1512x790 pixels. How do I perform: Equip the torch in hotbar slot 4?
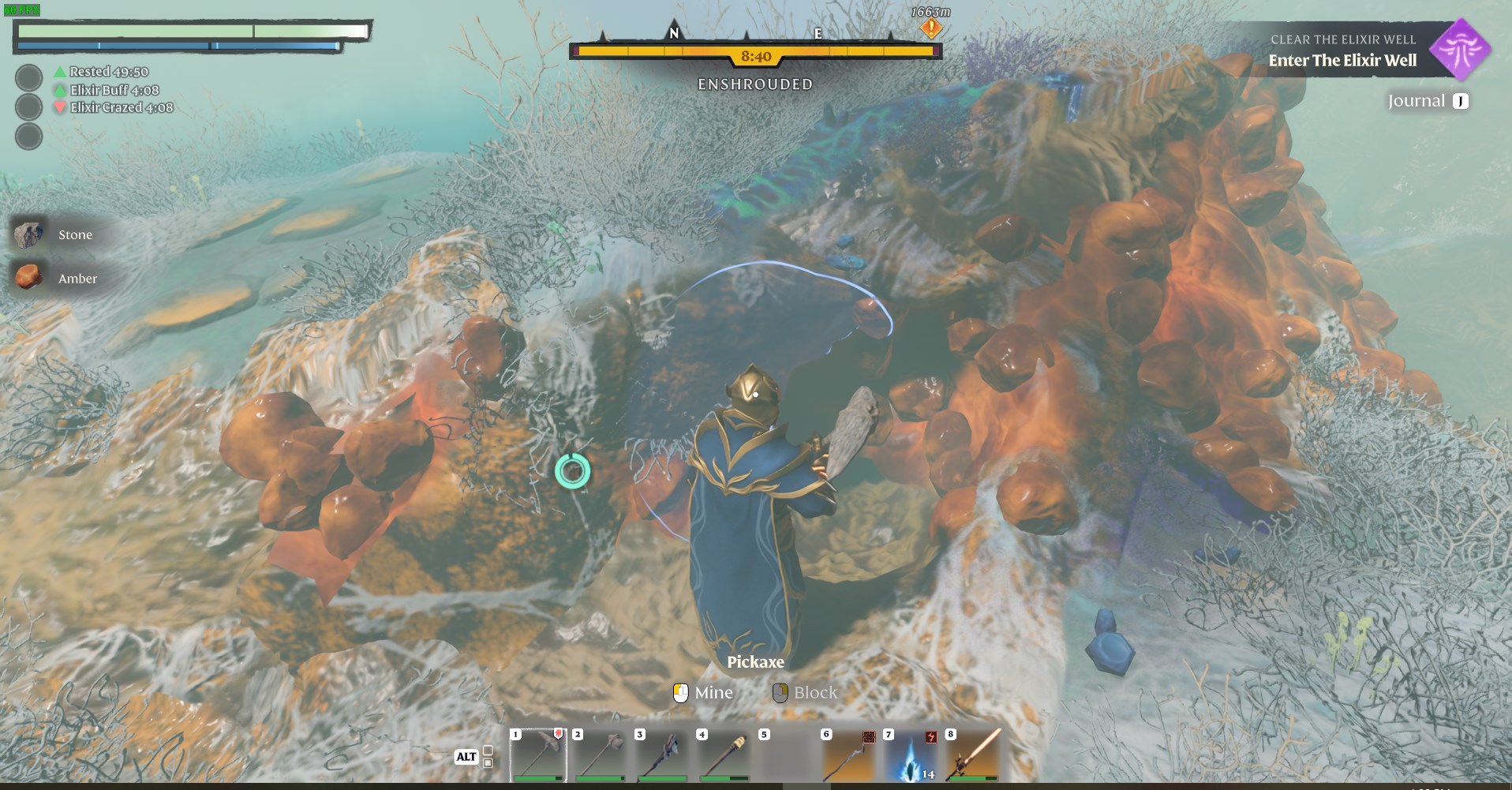[x=724, y=755]
